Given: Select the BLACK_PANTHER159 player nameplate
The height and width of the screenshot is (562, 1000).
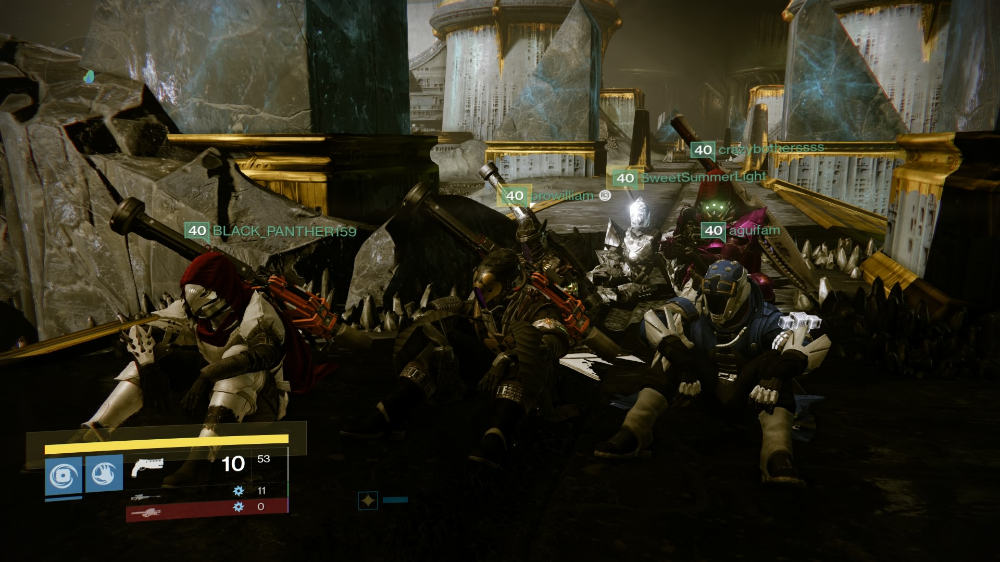Looking at the screenshot, I should [x=270, y=231].
